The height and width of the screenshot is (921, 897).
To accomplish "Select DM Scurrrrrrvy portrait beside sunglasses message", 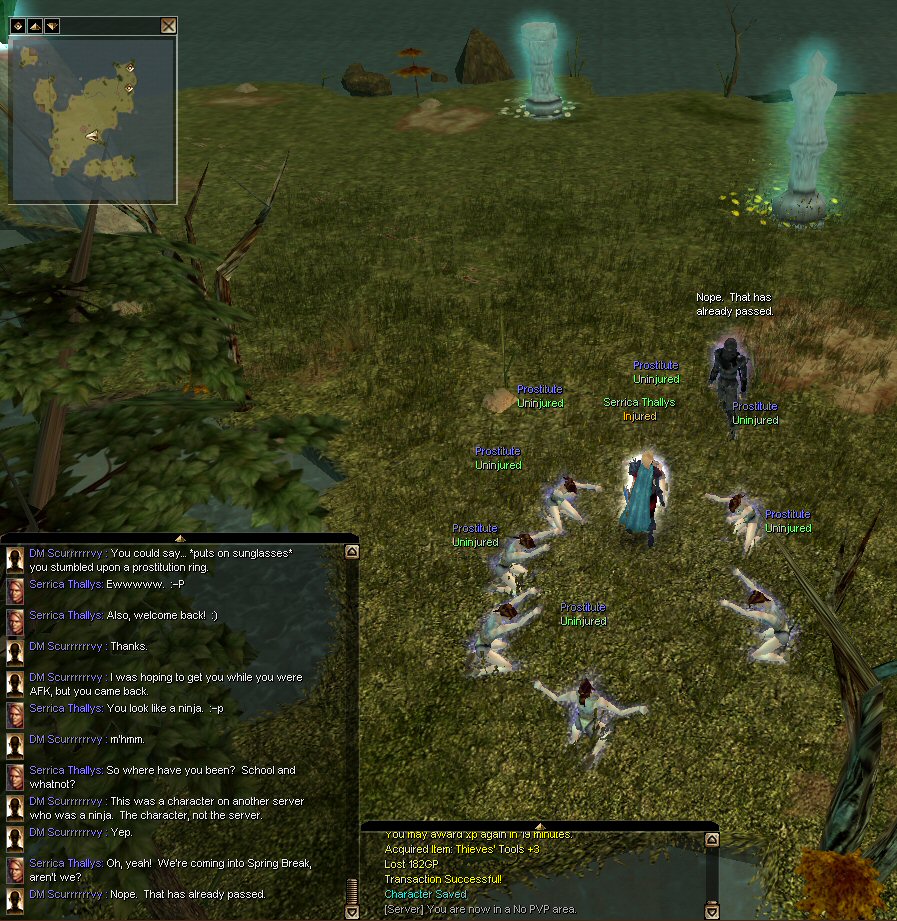I will click(15, 560).
